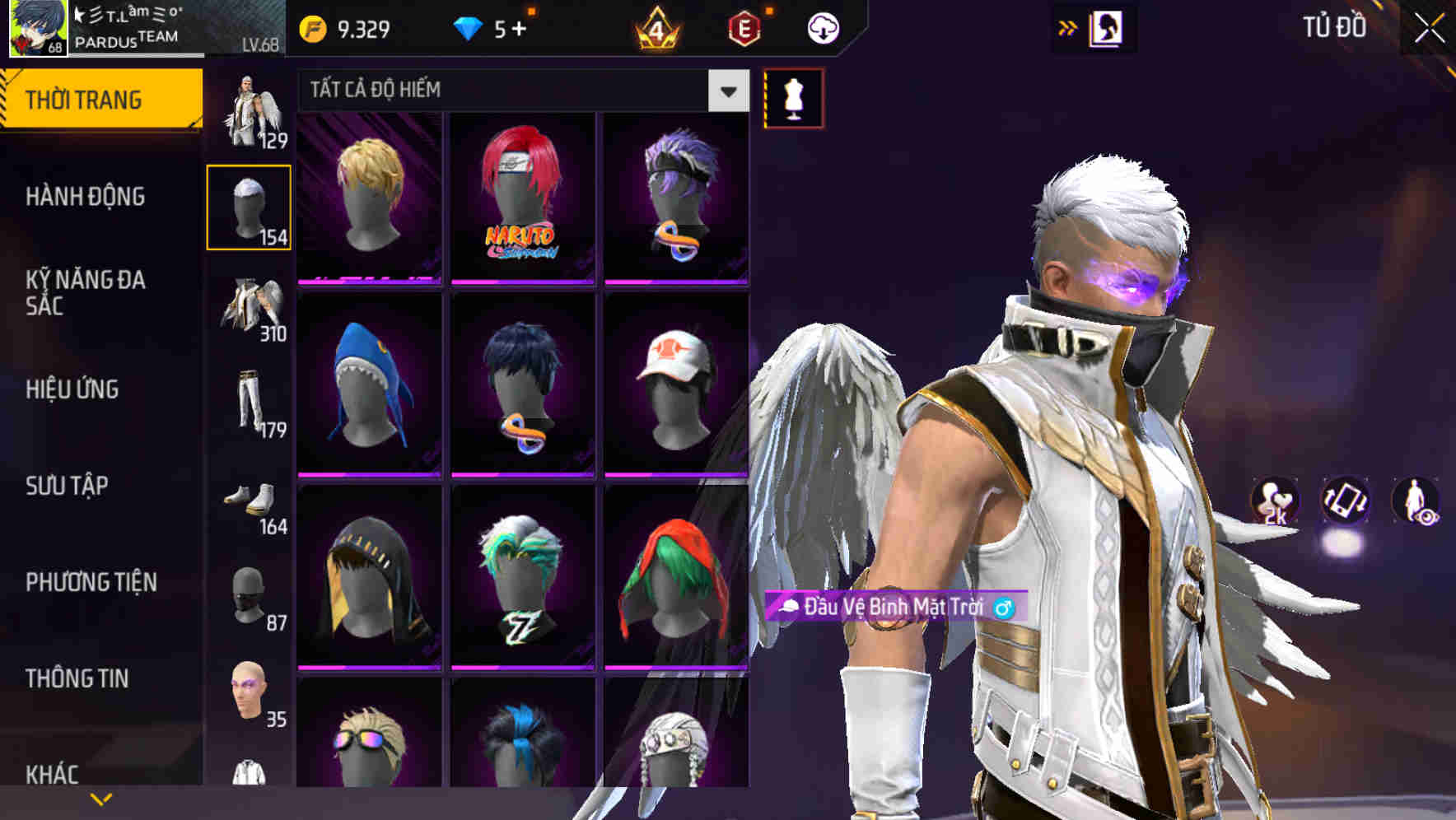
Task: Open the PARDUS player profile avatar
Action: click(x=36, y=27)
